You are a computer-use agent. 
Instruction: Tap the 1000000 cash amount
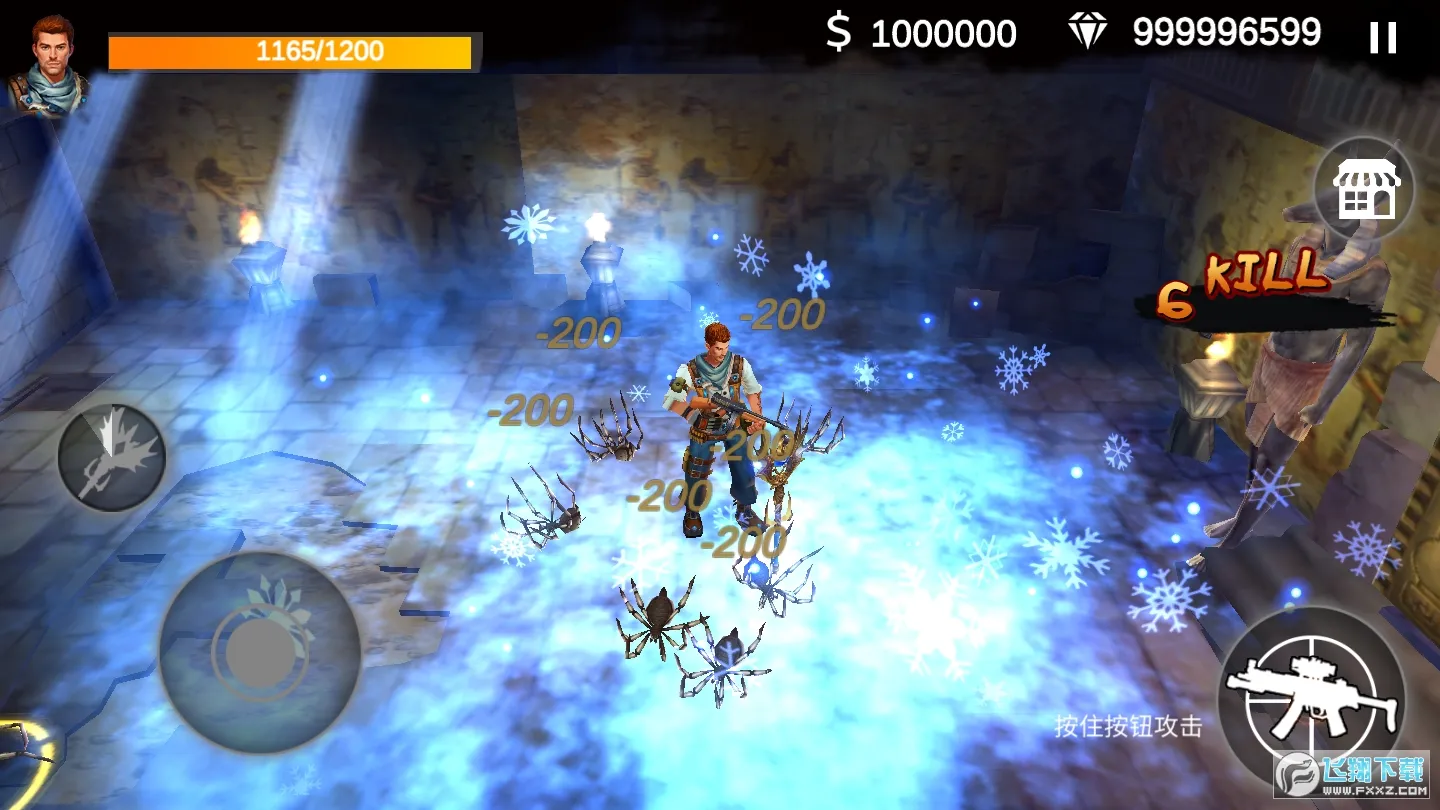click(x=944, y=33)
